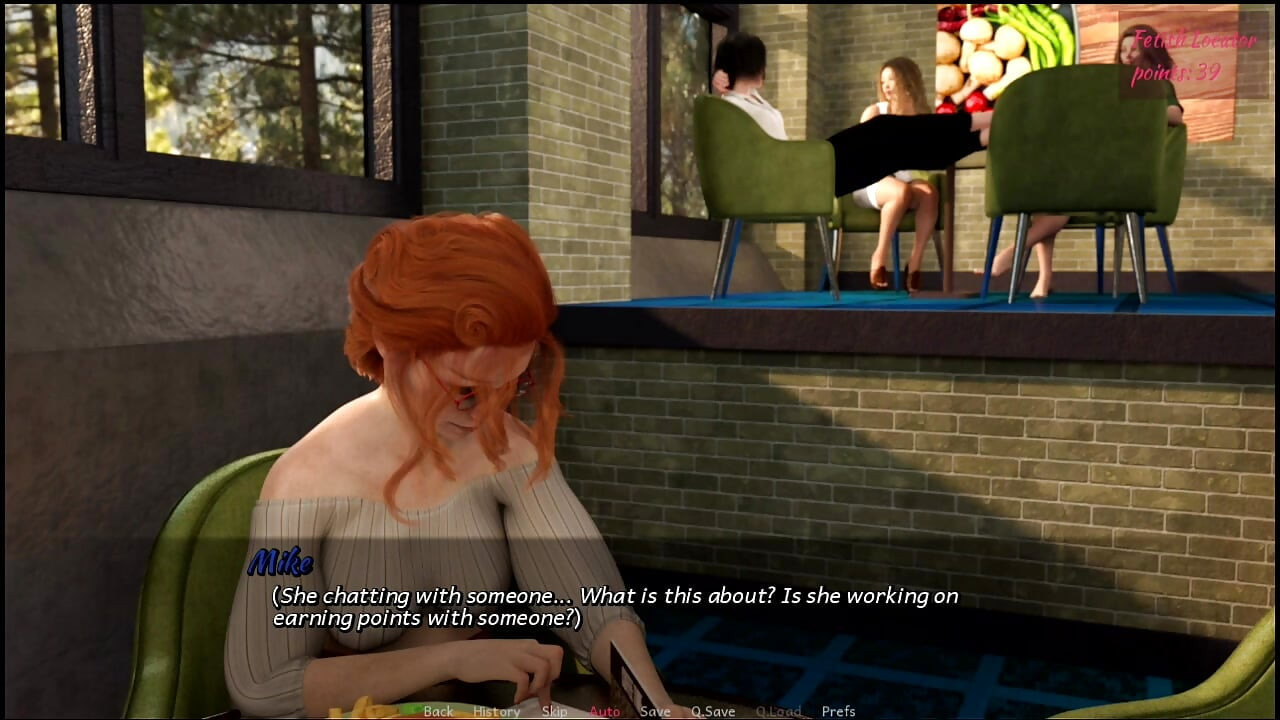1280x720 pixels.
Task: Open the Save game screen
Action: [655, 711]
